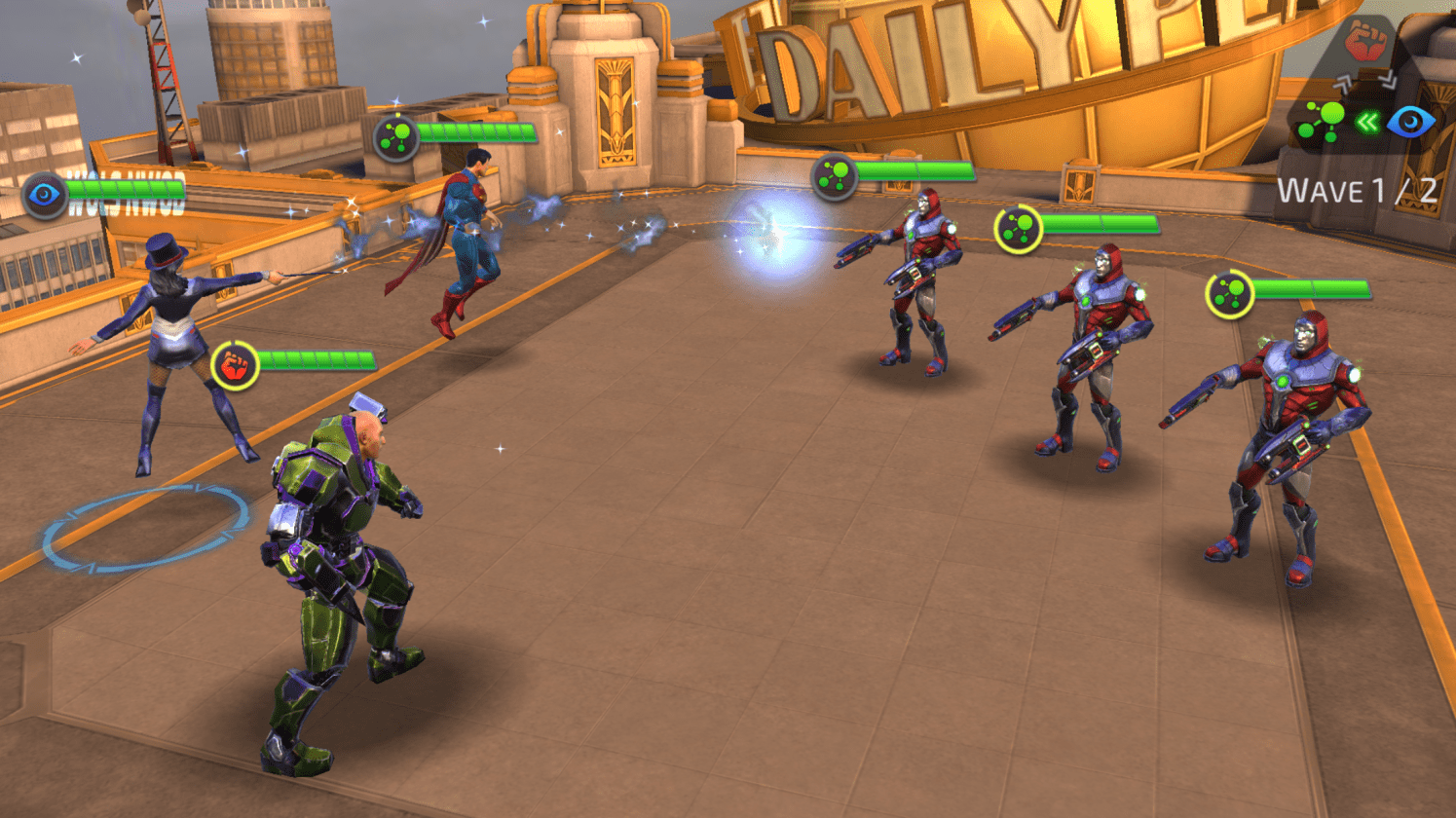Tap the red fist icon in the affinity chart
This screenshot has width=1456, height=818.
coord(1365,43)
